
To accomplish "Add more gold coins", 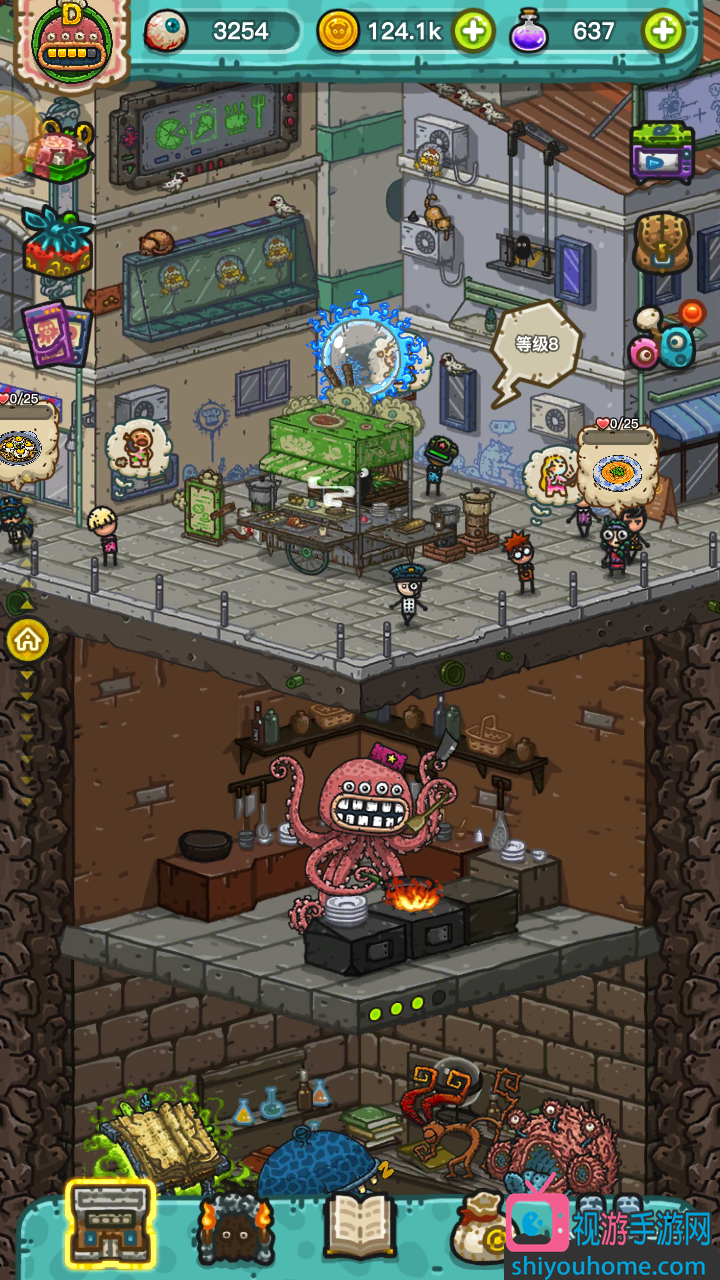I will pos(473,32).
